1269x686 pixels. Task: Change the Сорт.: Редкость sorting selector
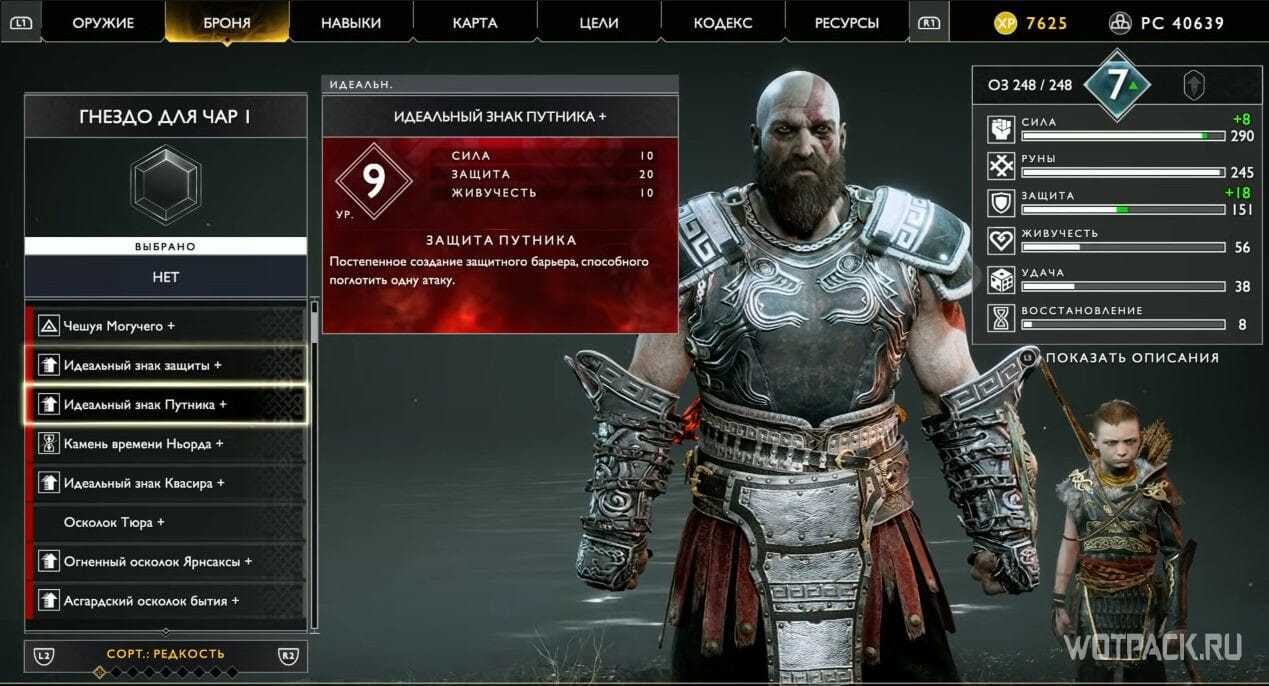coord(166,655)
